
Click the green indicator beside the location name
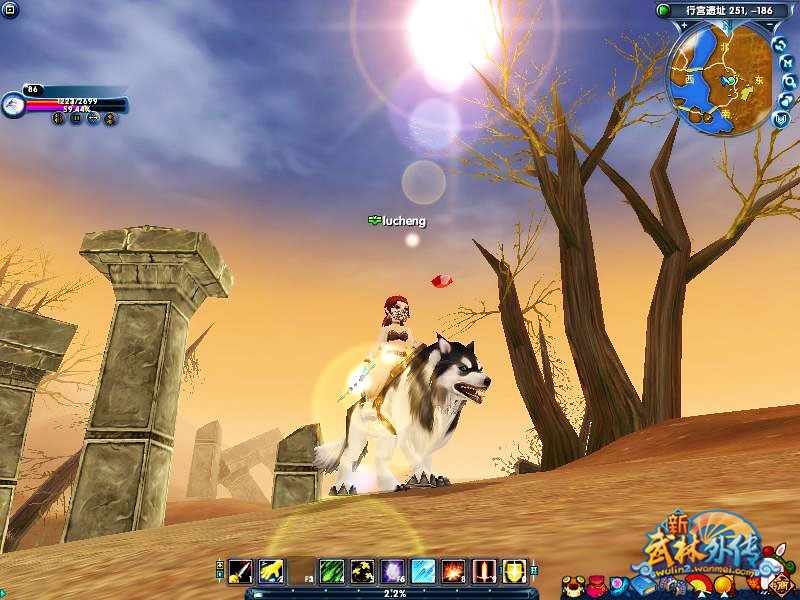tap(663, 10)
